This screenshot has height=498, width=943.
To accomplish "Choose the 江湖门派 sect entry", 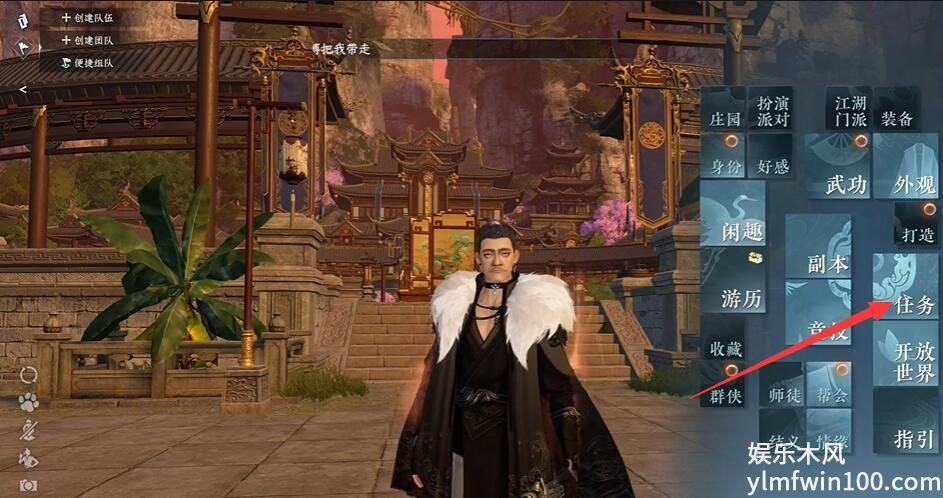I will (851, 111).
